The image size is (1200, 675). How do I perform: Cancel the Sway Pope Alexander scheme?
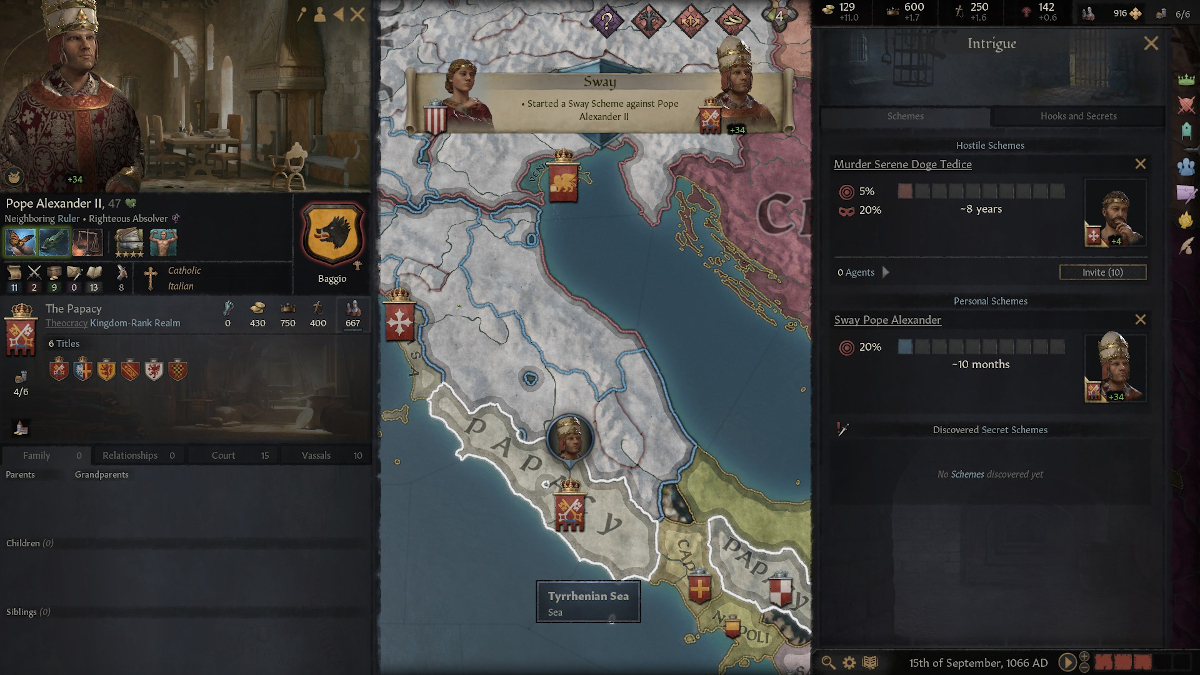pyautogui.click(x=1140, y=320)
